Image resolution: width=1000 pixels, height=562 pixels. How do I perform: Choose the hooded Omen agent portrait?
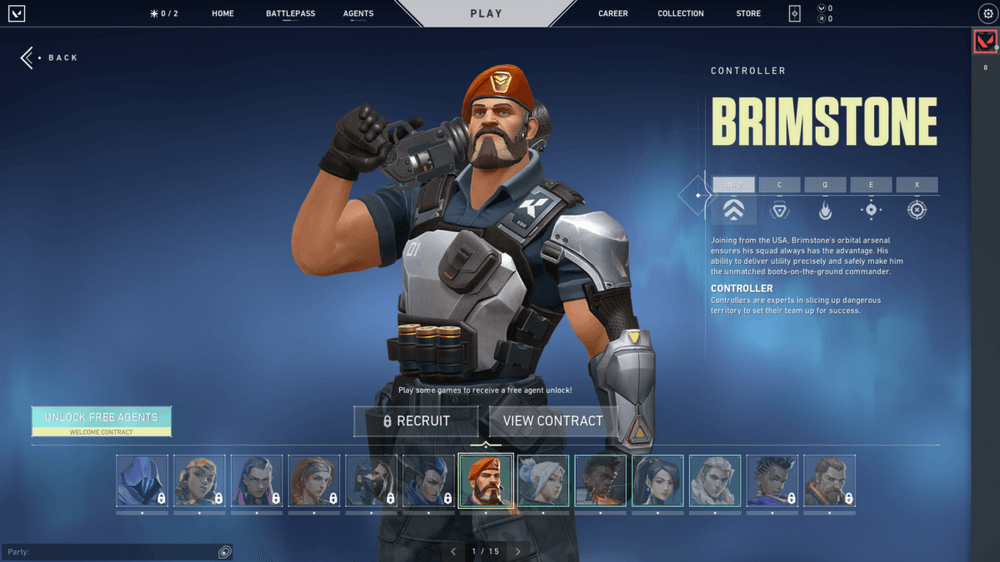(x=142, y=481)
